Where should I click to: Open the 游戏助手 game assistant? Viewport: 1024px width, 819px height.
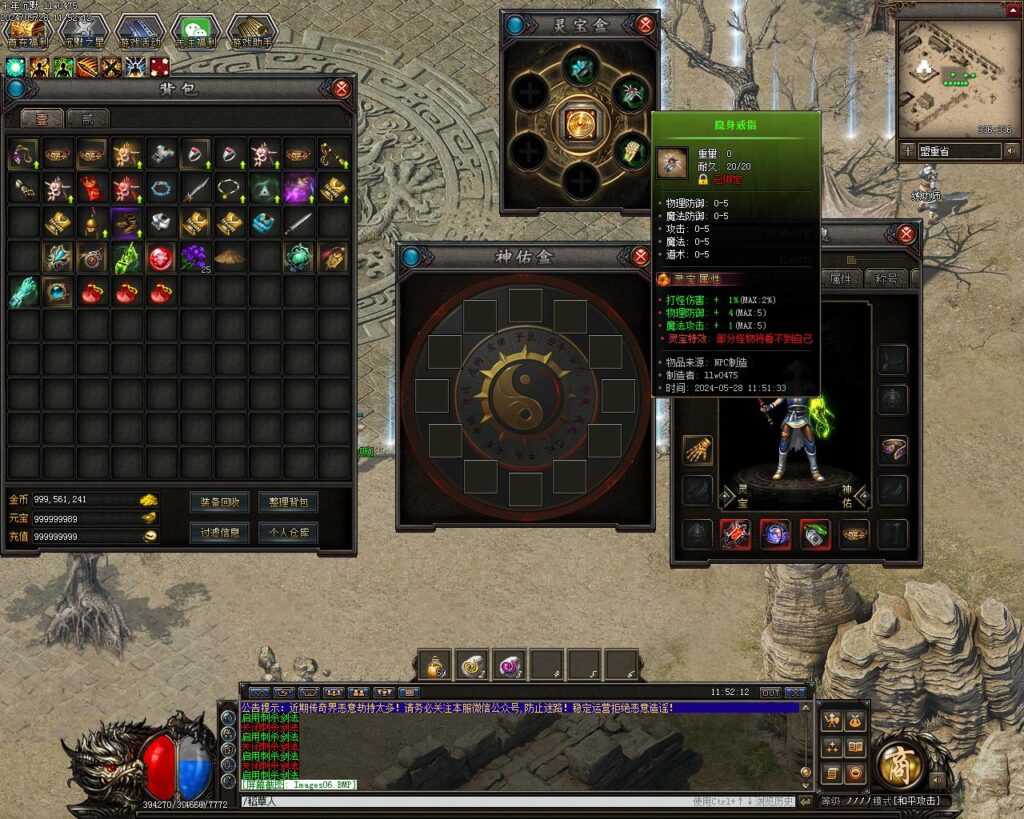pos(252,32)
